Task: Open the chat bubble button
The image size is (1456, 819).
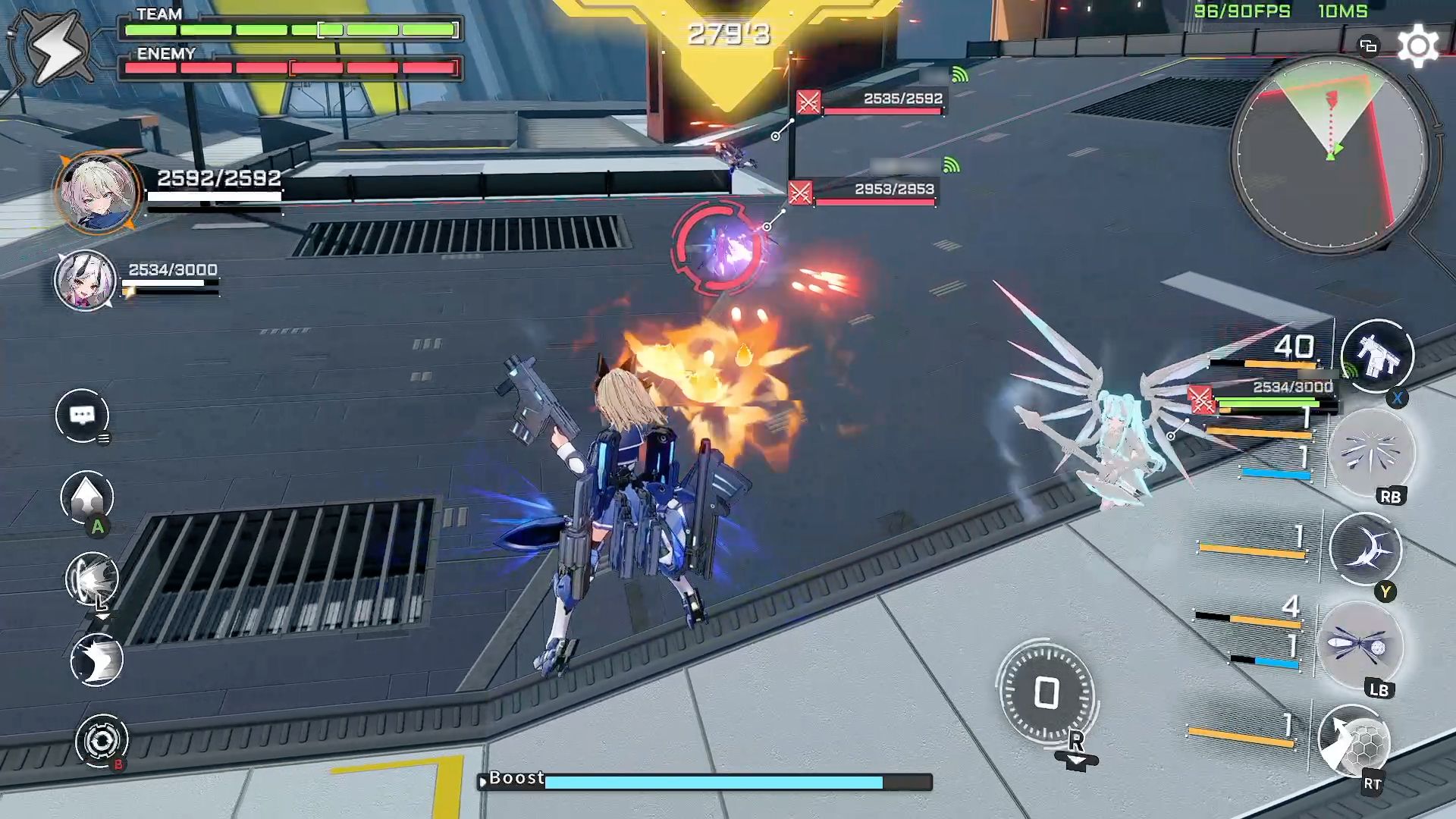Action: point(82,415)
